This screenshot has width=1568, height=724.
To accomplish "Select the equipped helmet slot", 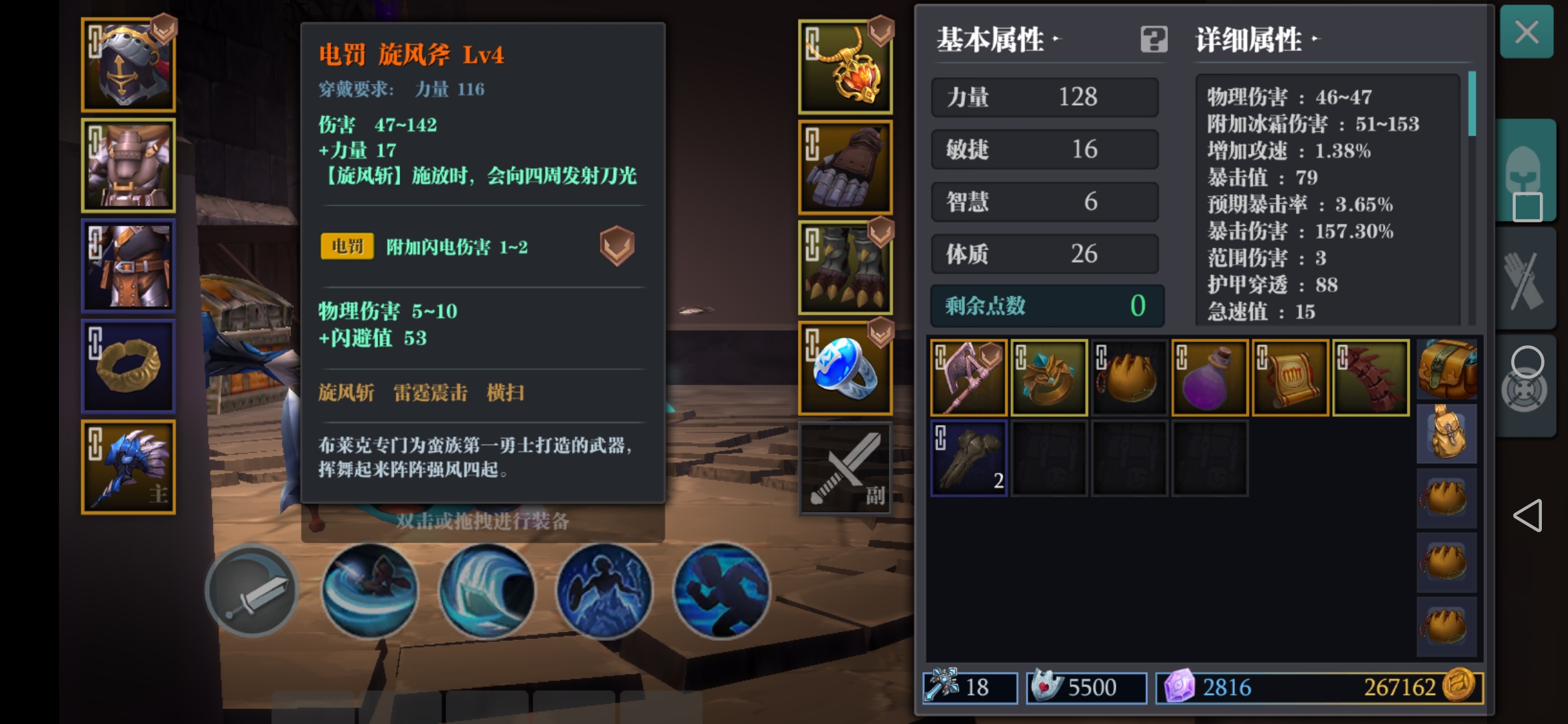I will 128,64.
